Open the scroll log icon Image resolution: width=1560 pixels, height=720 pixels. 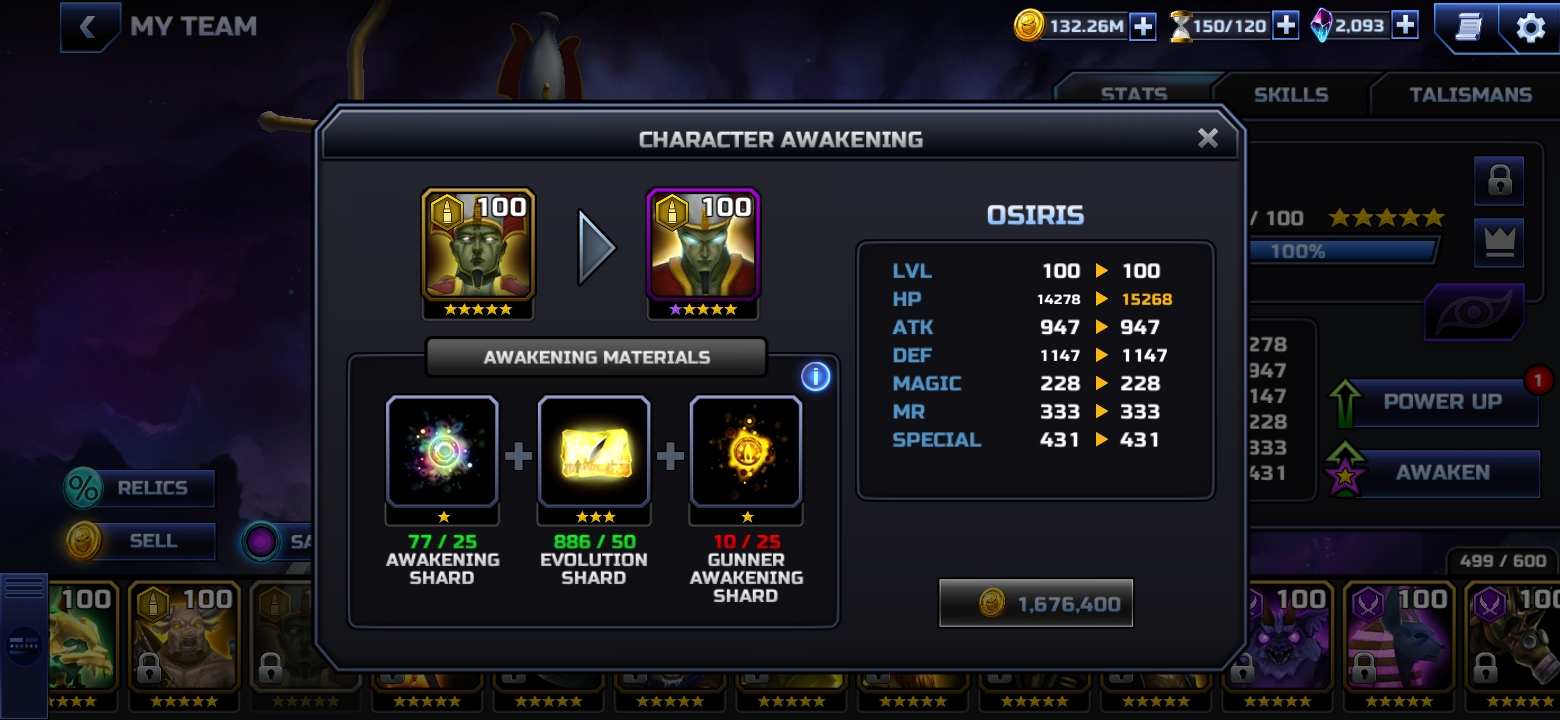tap(1467, 27)
